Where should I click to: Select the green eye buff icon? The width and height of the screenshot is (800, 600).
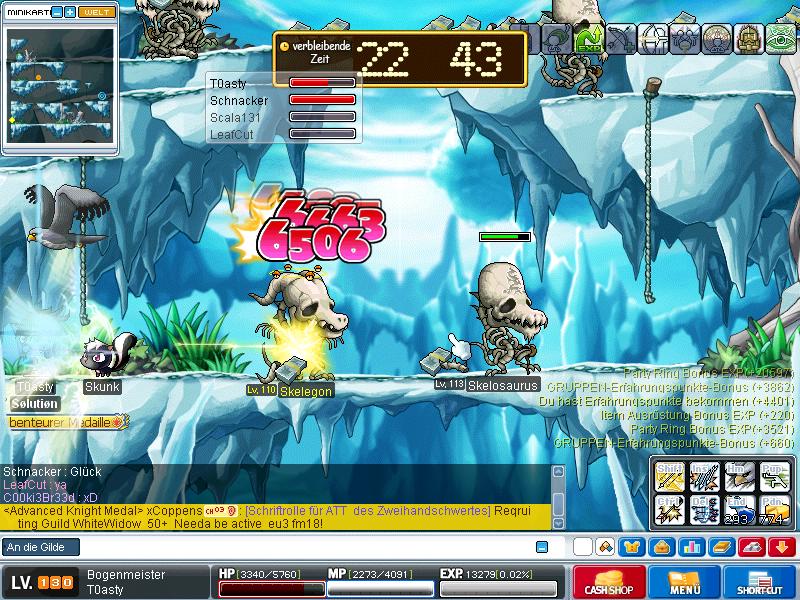[781, 38]
